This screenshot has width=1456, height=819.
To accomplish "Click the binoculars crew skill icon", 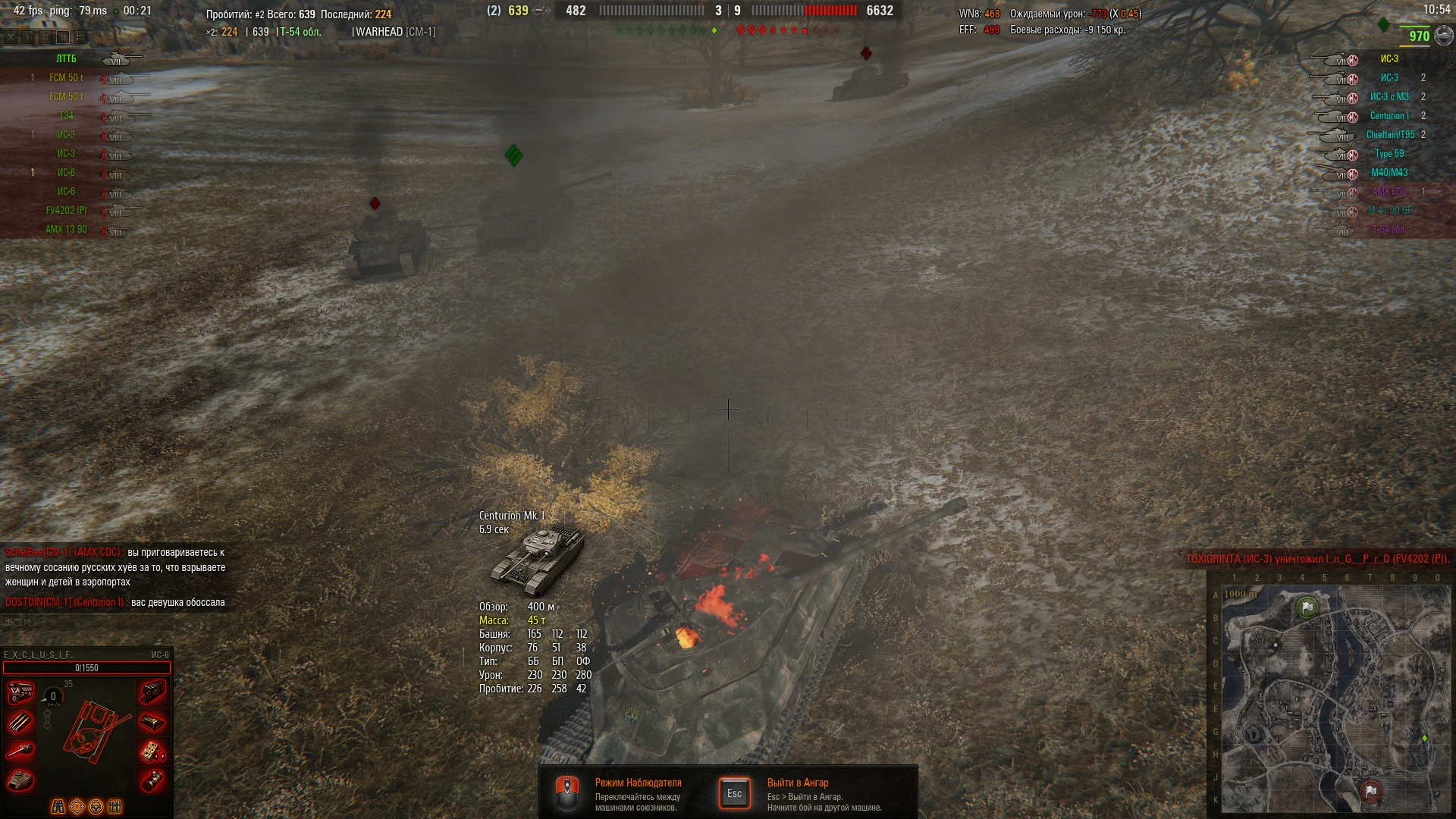I will 58,806.
